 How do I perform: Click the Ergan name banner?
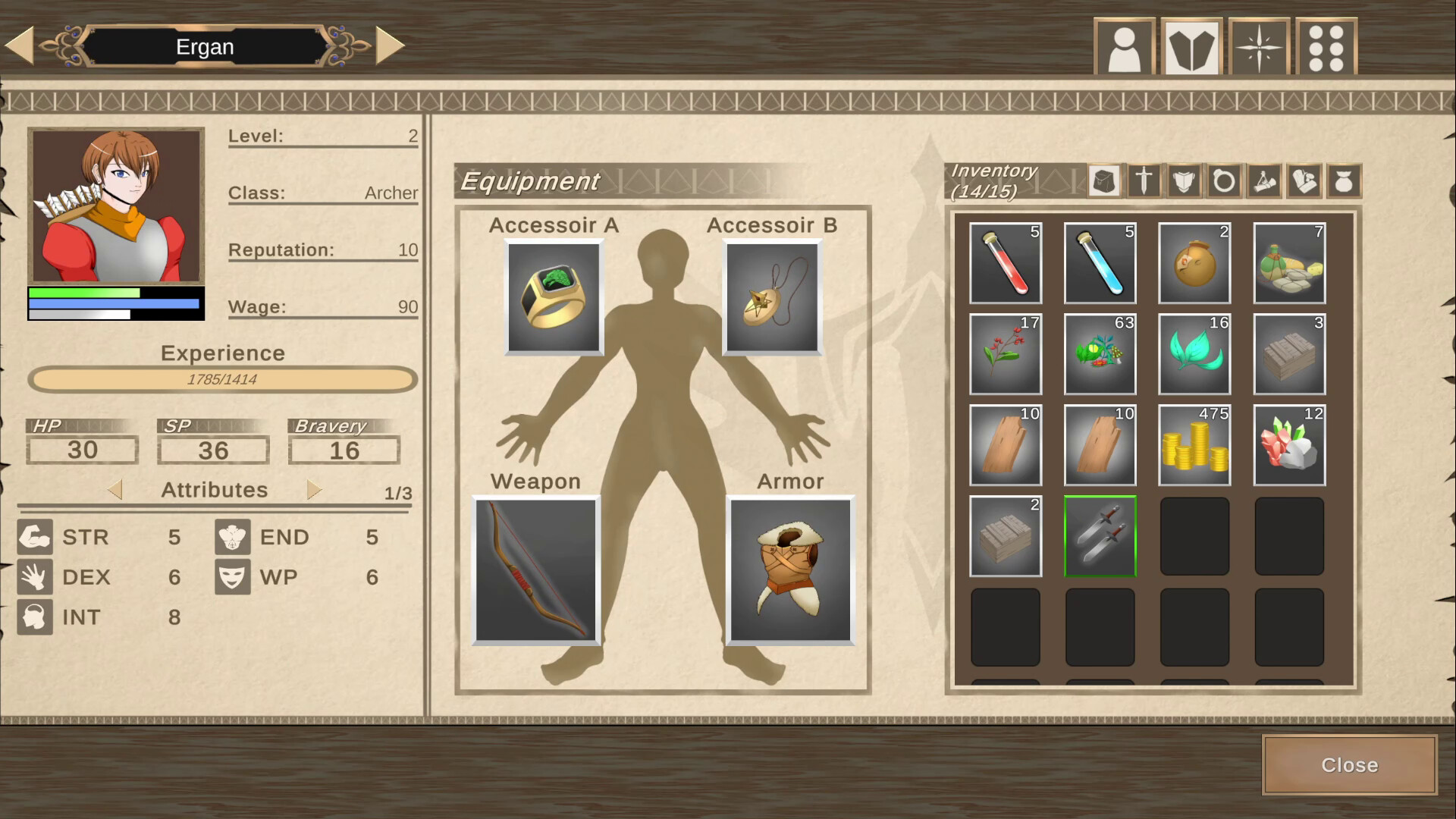point(205,46)
